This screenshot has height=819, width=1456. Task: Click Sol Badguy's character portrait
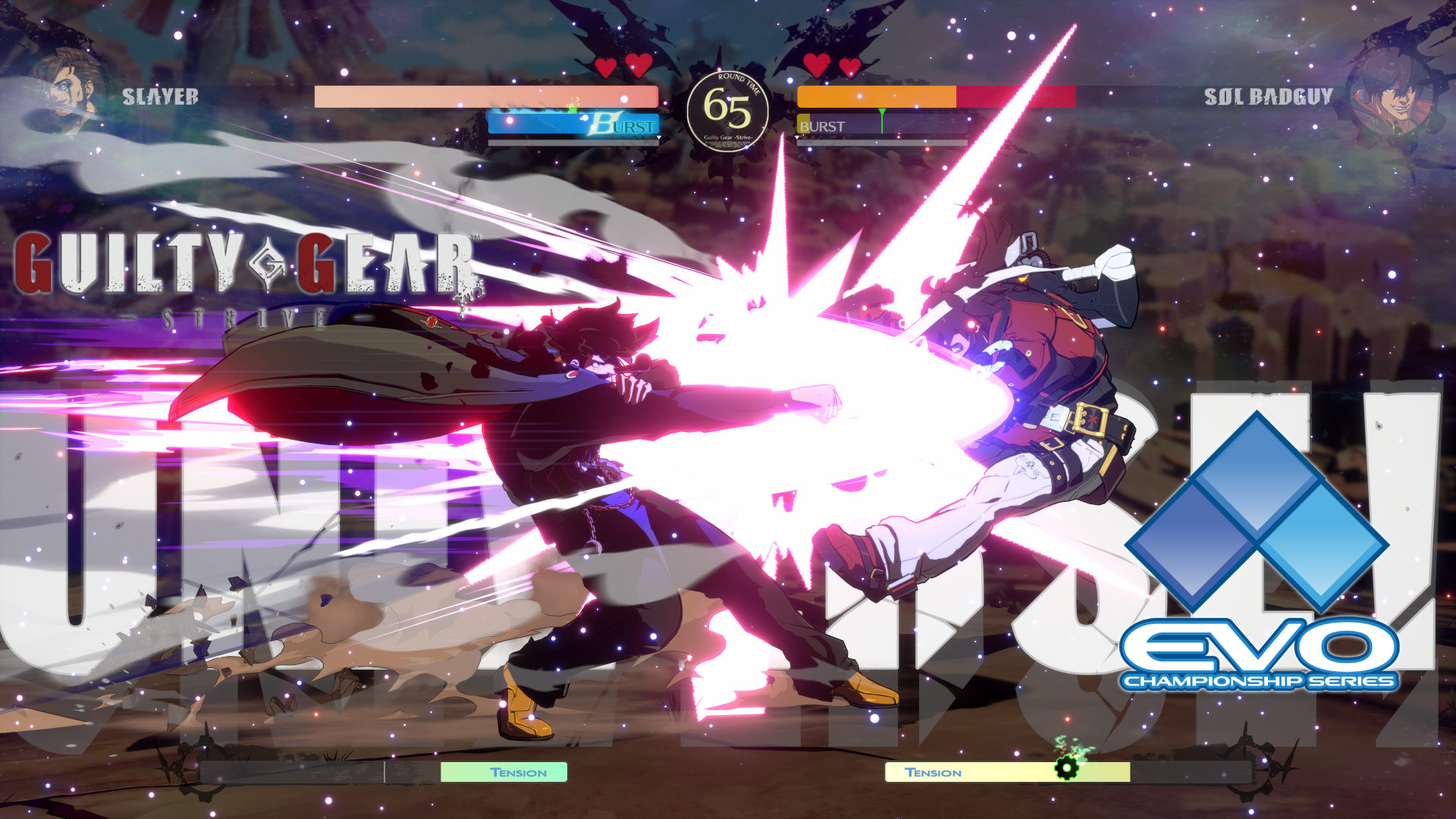point(1389,94)
